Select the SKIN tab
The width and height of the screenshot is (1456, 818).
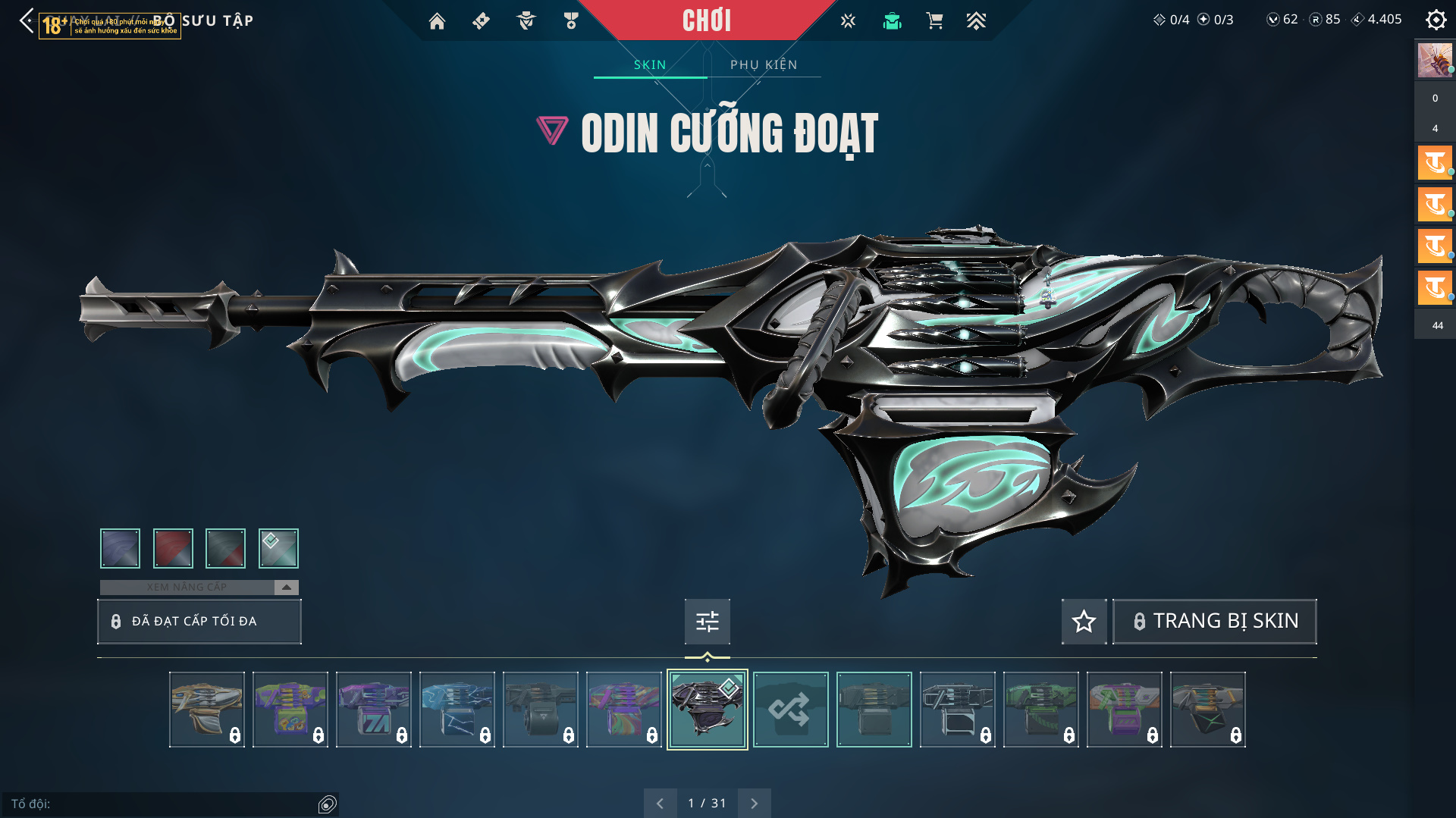650,65
